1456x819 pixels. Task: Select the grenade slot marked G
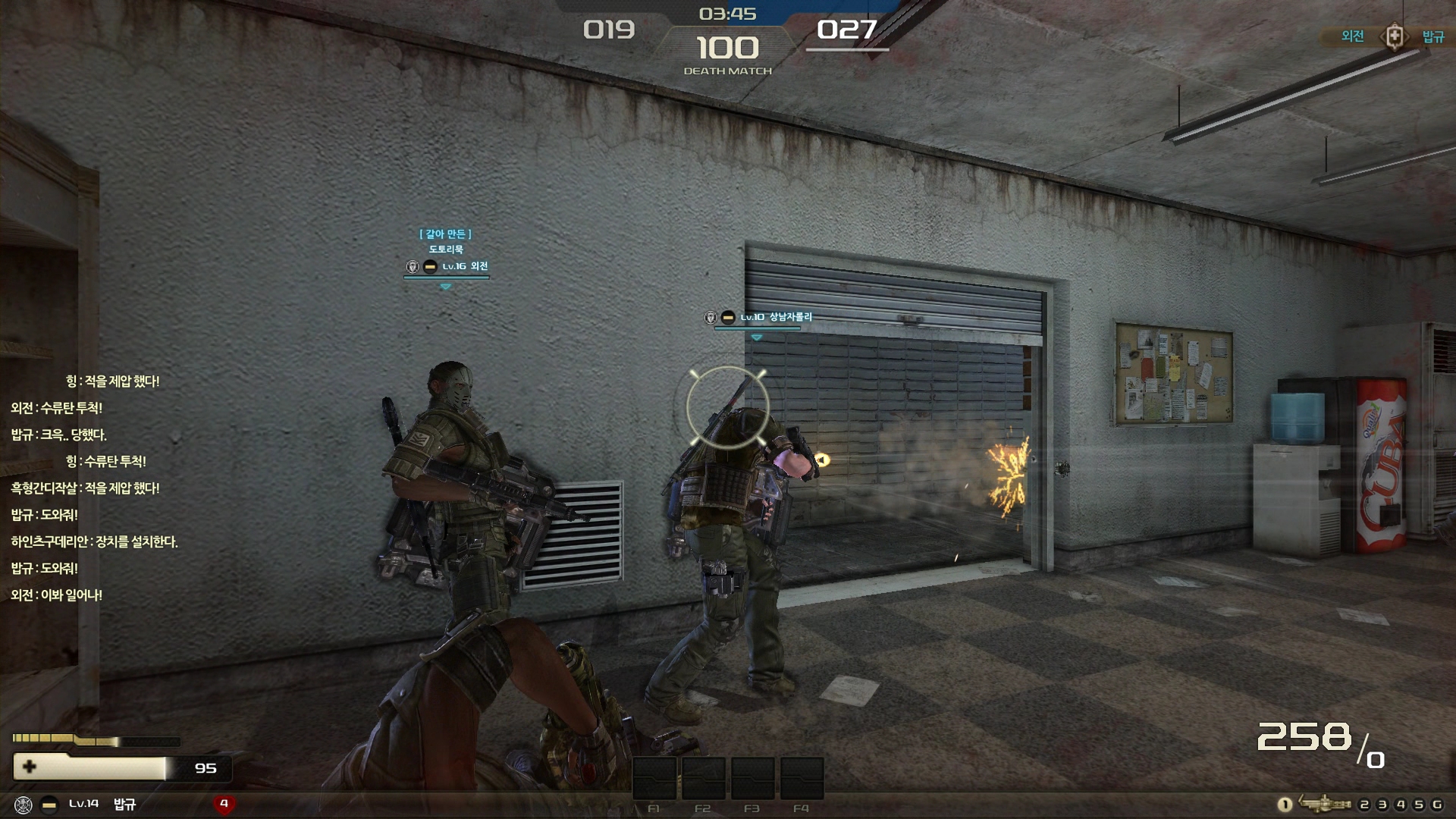pyautogui.click(x=1437, y=805)
